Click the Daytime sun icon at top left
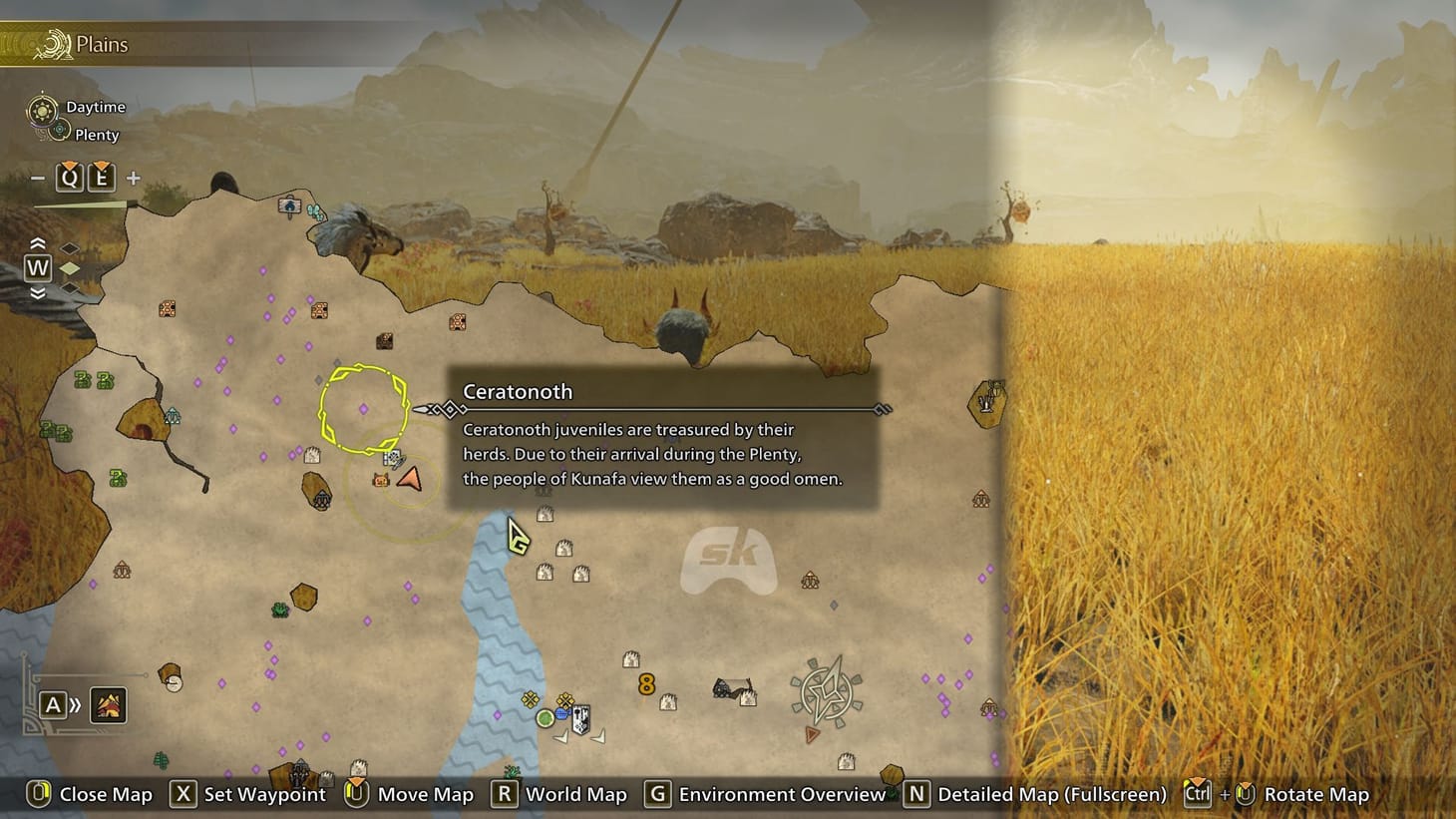 (41, 111)
